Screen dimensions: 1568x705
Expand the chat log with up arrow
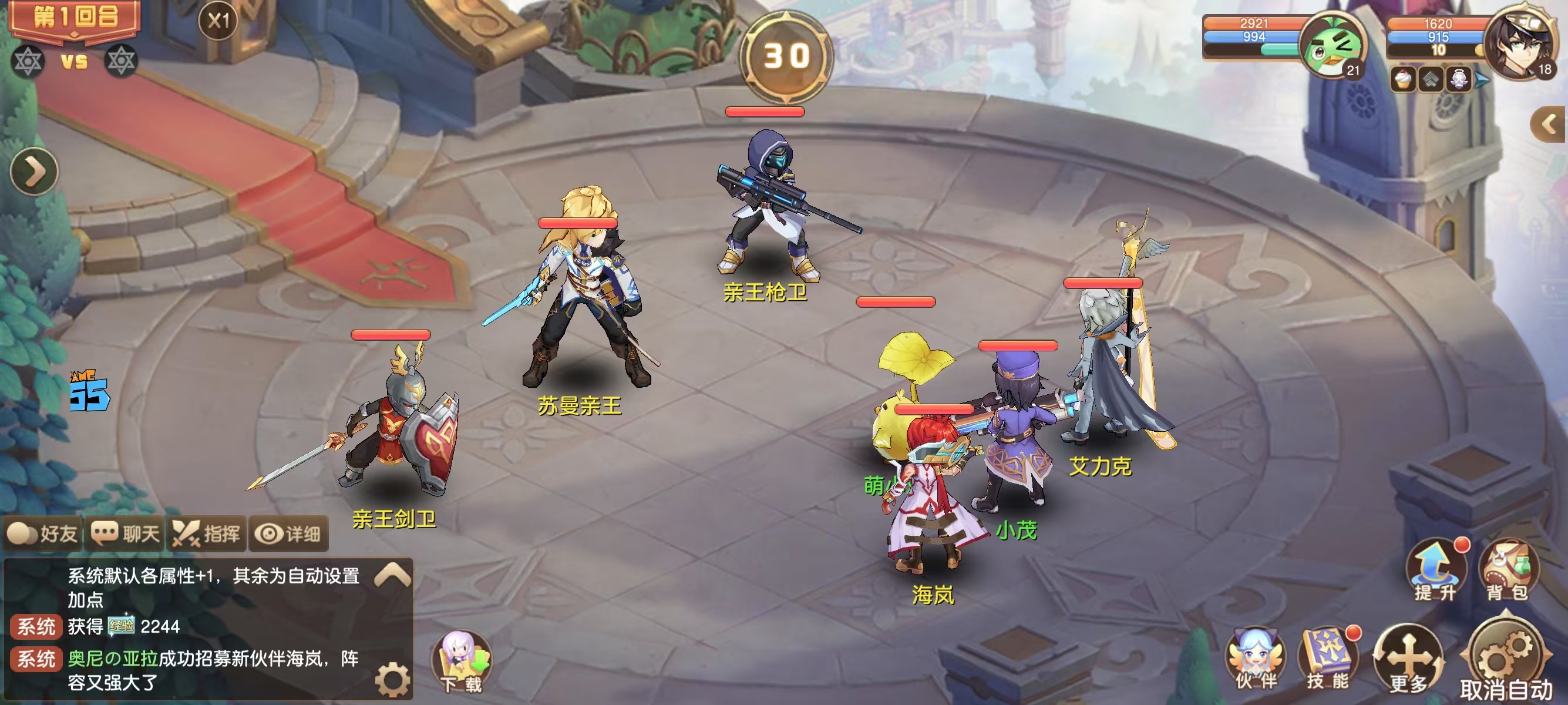click(393, 574)
